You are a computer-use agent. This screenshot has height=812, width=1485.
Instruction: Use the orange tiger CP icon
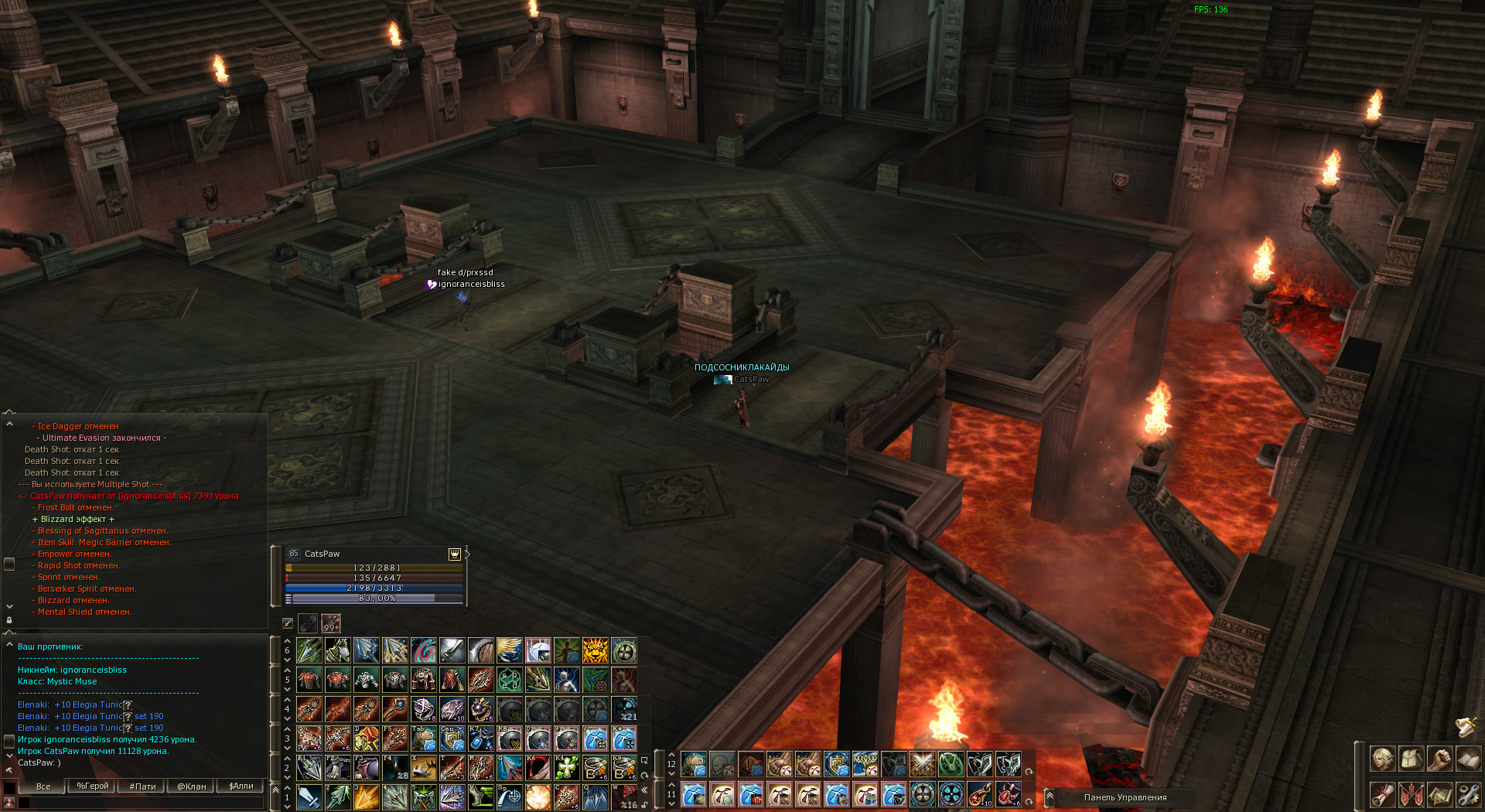pos(596,650)
